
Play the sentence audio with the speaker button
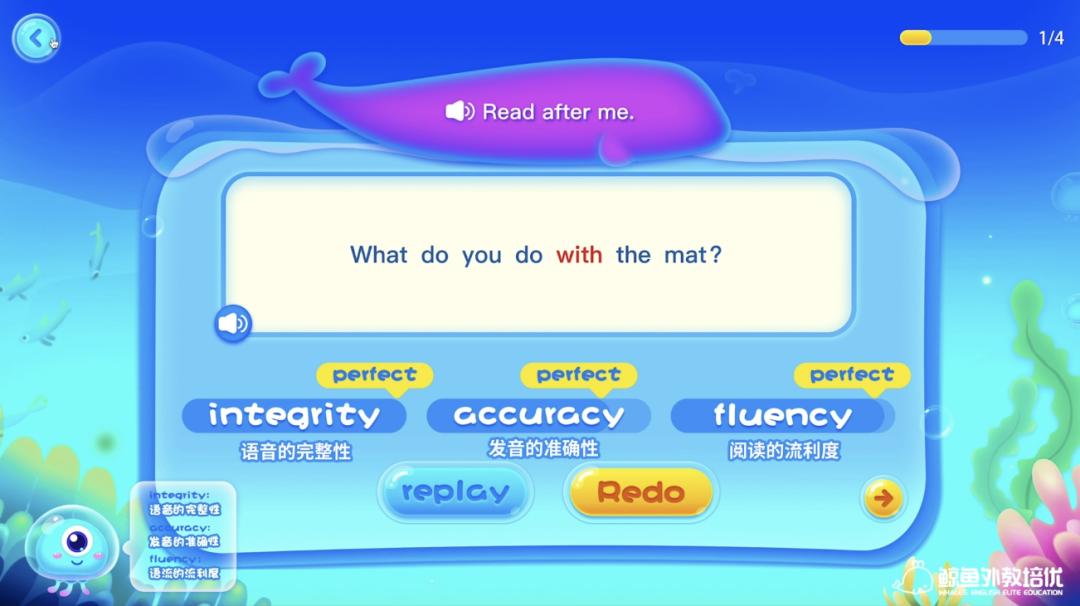(x=233, y=323)
